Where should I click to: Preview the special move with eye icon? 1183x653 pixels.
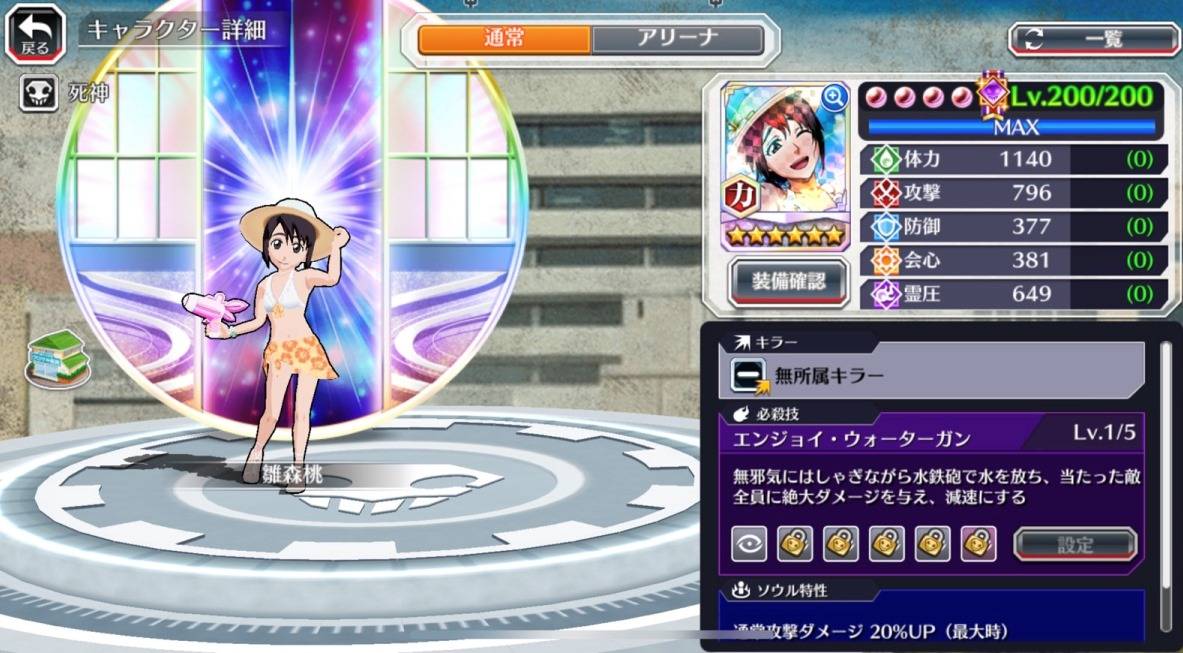749,544
